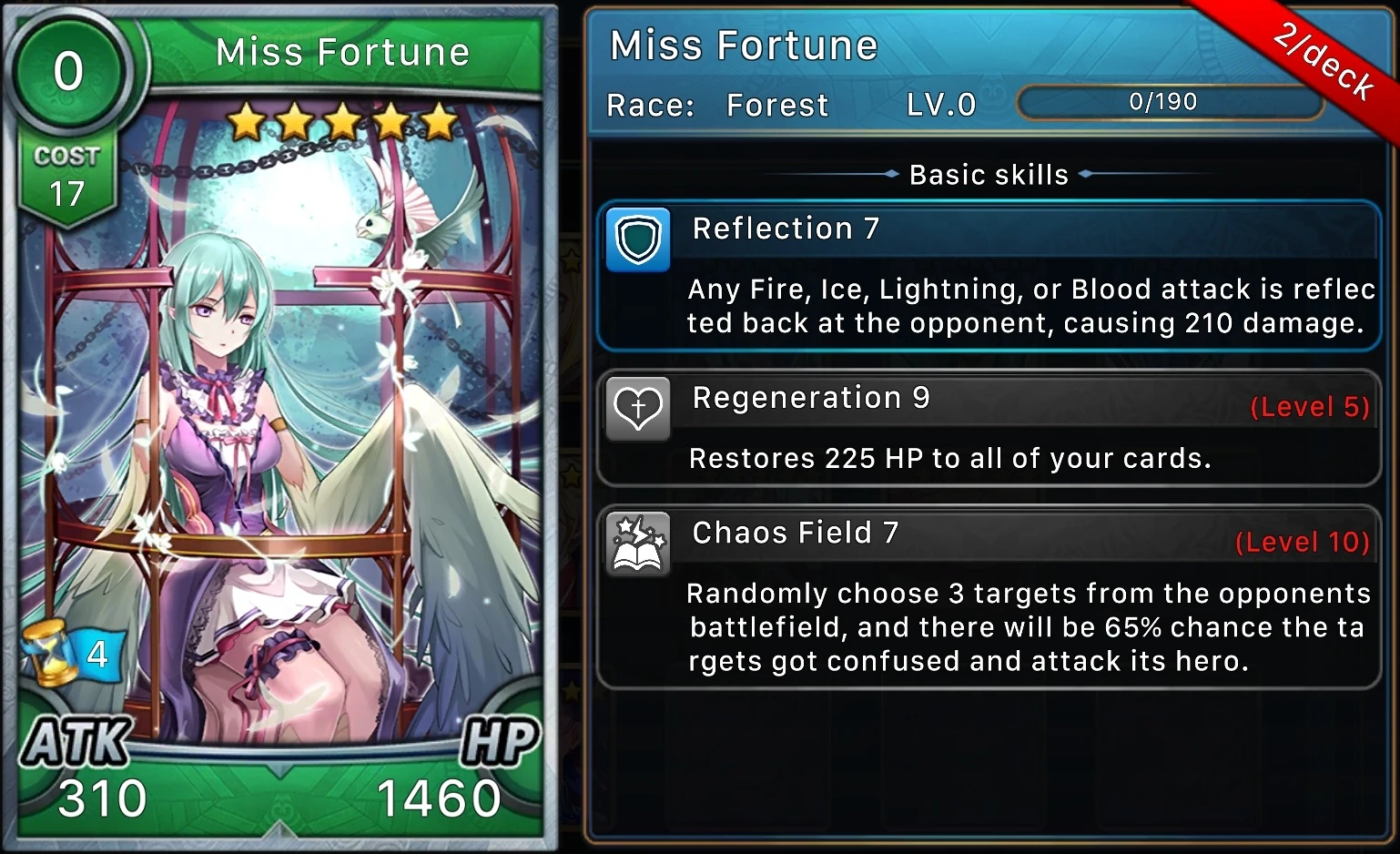Toggle the Chaos Field 7 skill panel

pyautogui.click(x=989, y=592)
